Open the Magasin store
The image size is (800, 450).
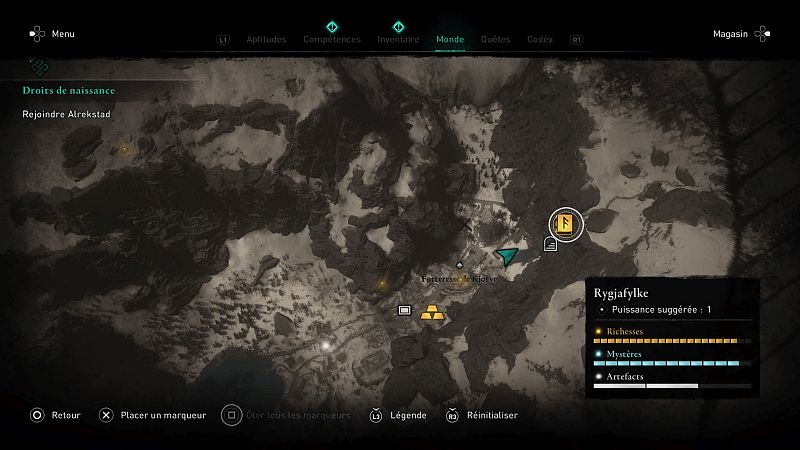(742, 34)
